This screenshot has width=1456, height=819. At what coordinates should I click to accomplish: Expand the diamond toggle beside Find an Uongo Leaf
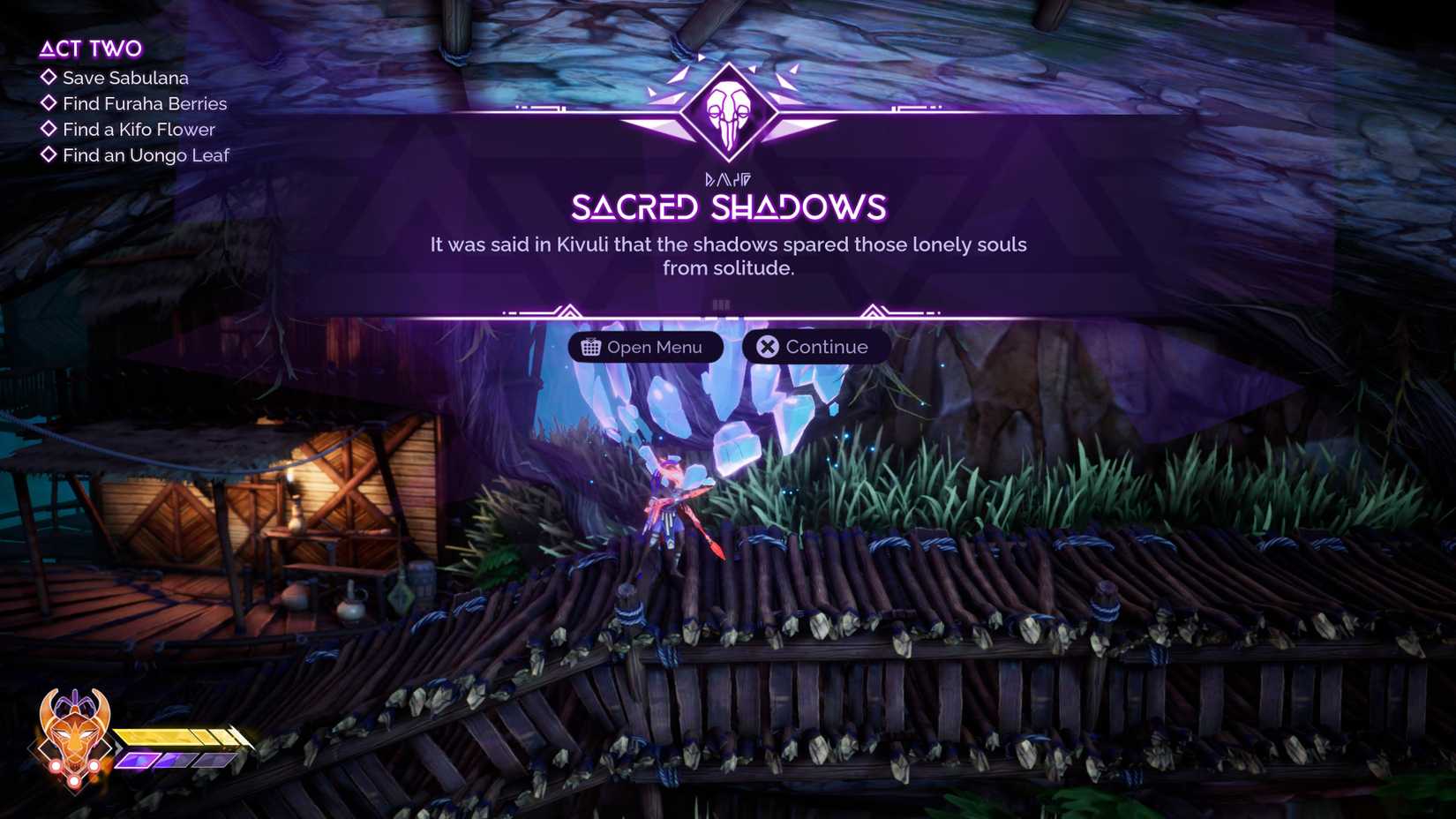49,154
